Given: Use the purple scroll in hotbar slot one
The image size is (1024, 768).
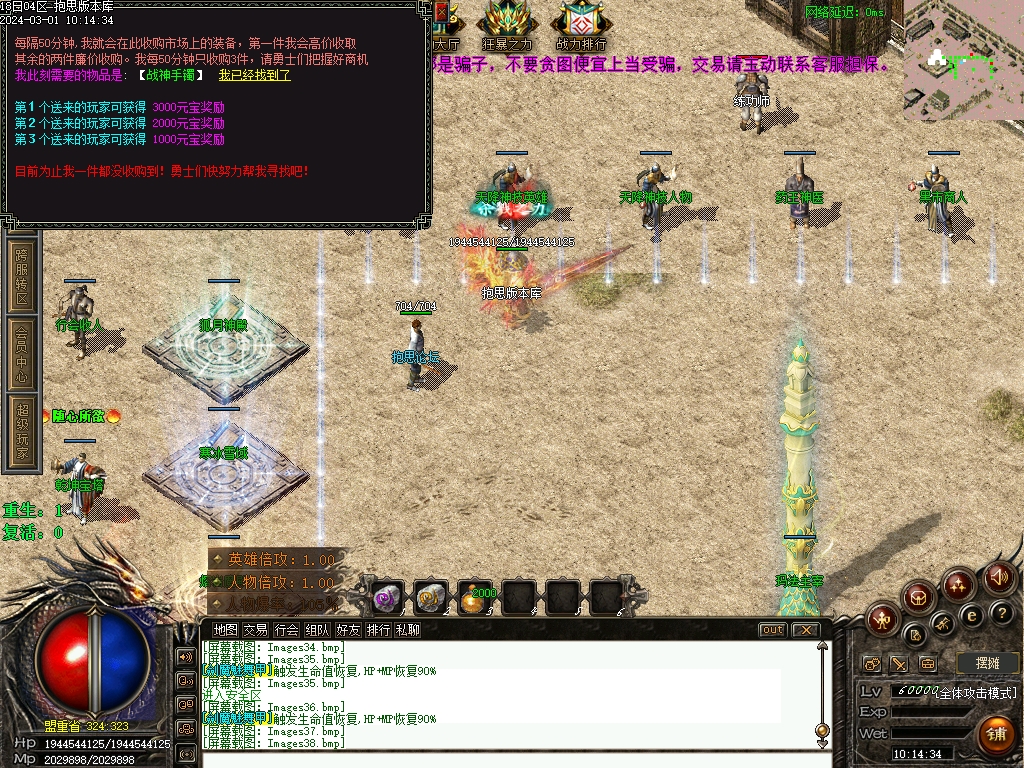Looking at the screenshot, I should [x=386, y=597].
